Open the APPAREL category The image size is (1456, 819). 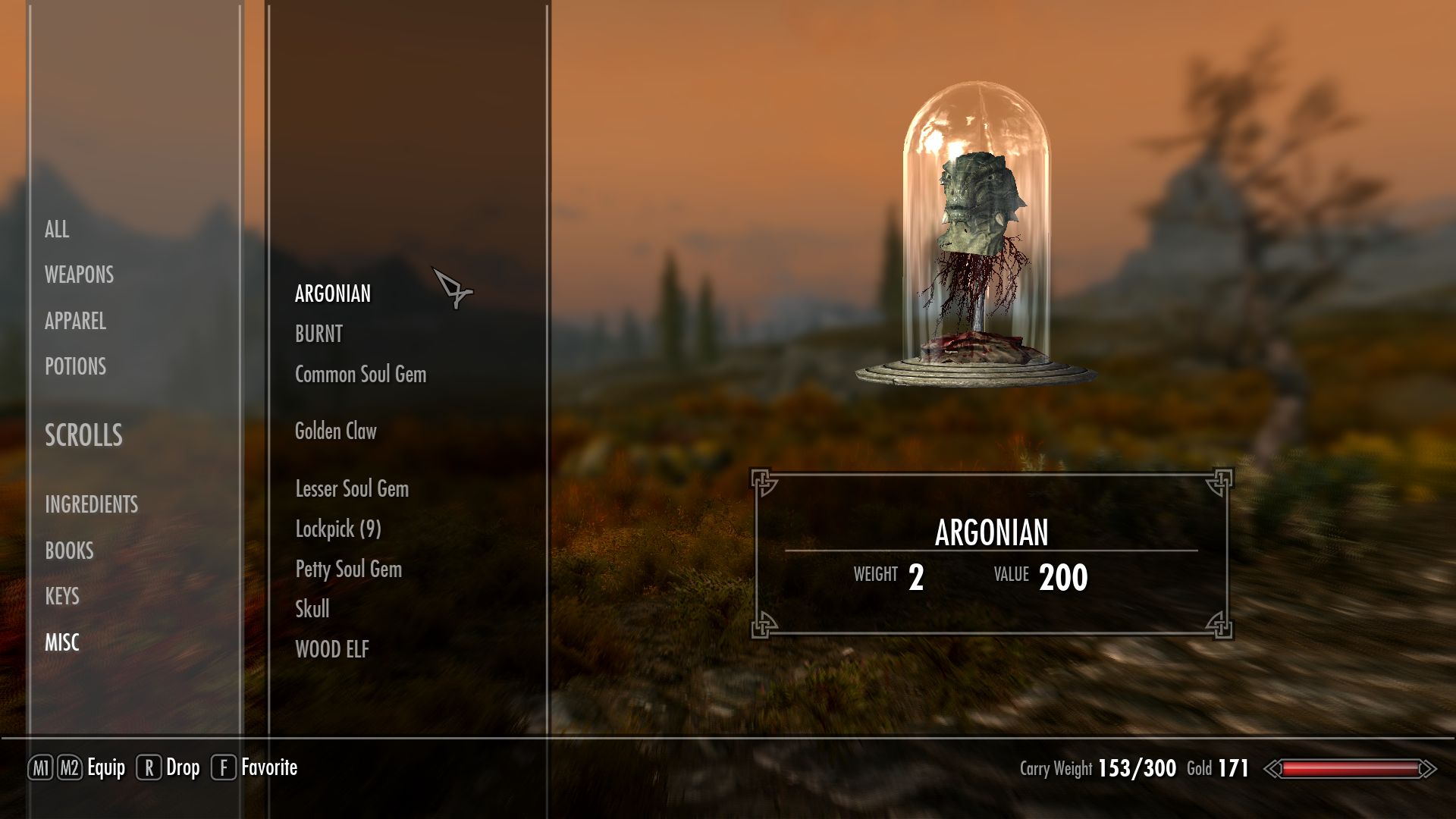75,321
